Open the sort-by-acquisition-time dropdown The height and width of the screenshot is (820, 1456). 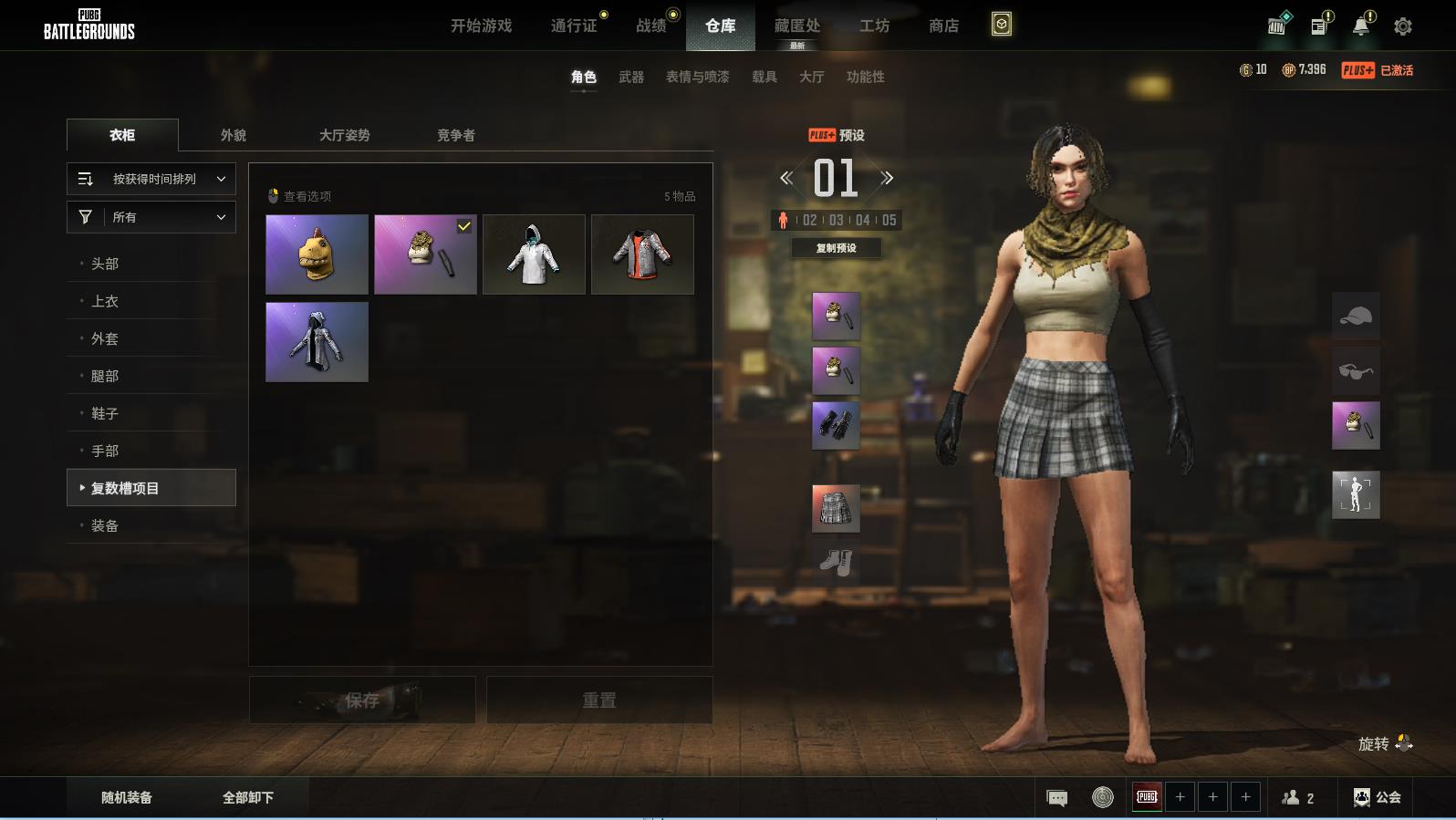[x=151, y=179]
